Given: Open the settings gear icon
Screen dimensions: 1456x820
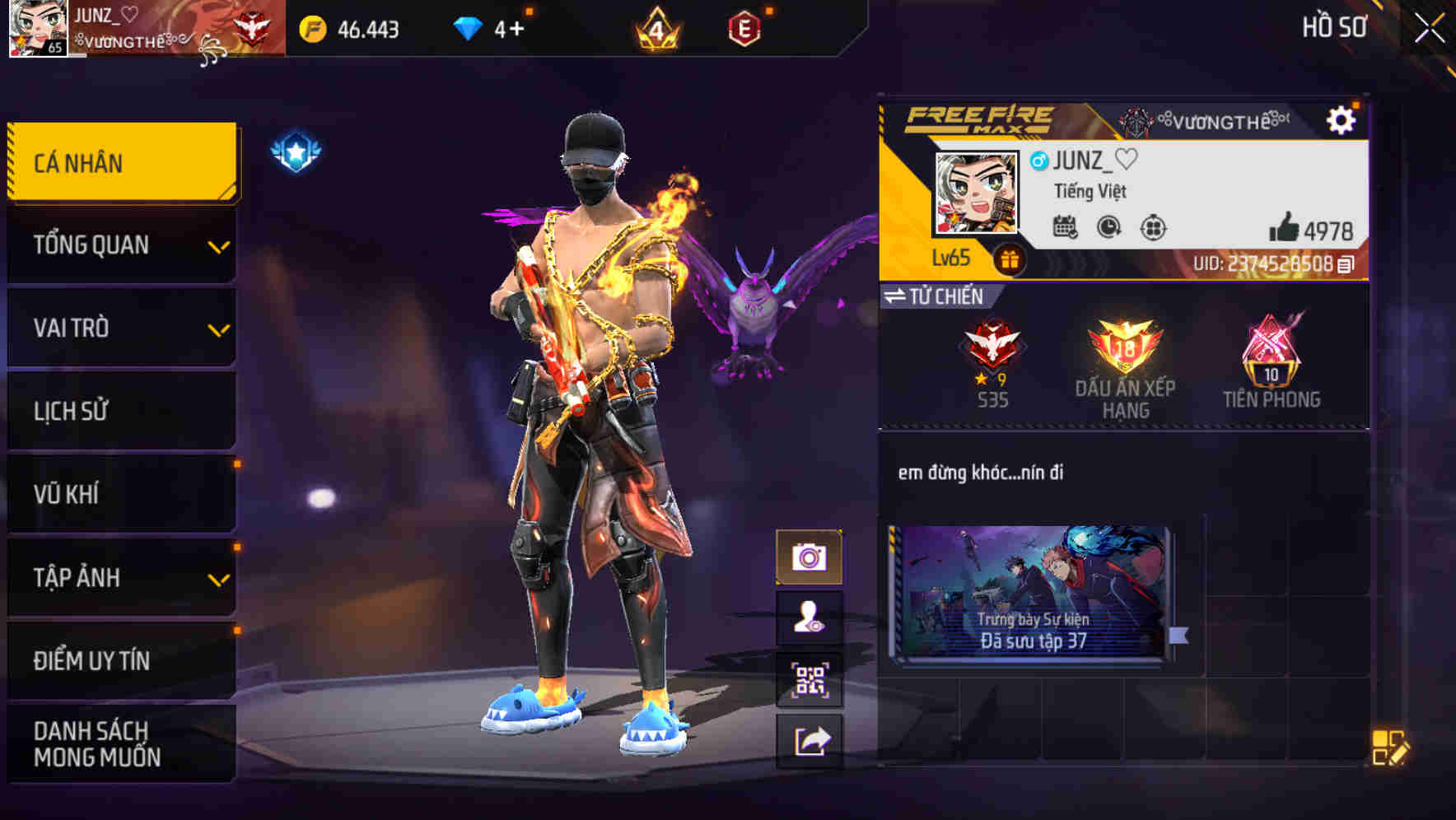Looking at the screenshot, I should click(1344, 120).
